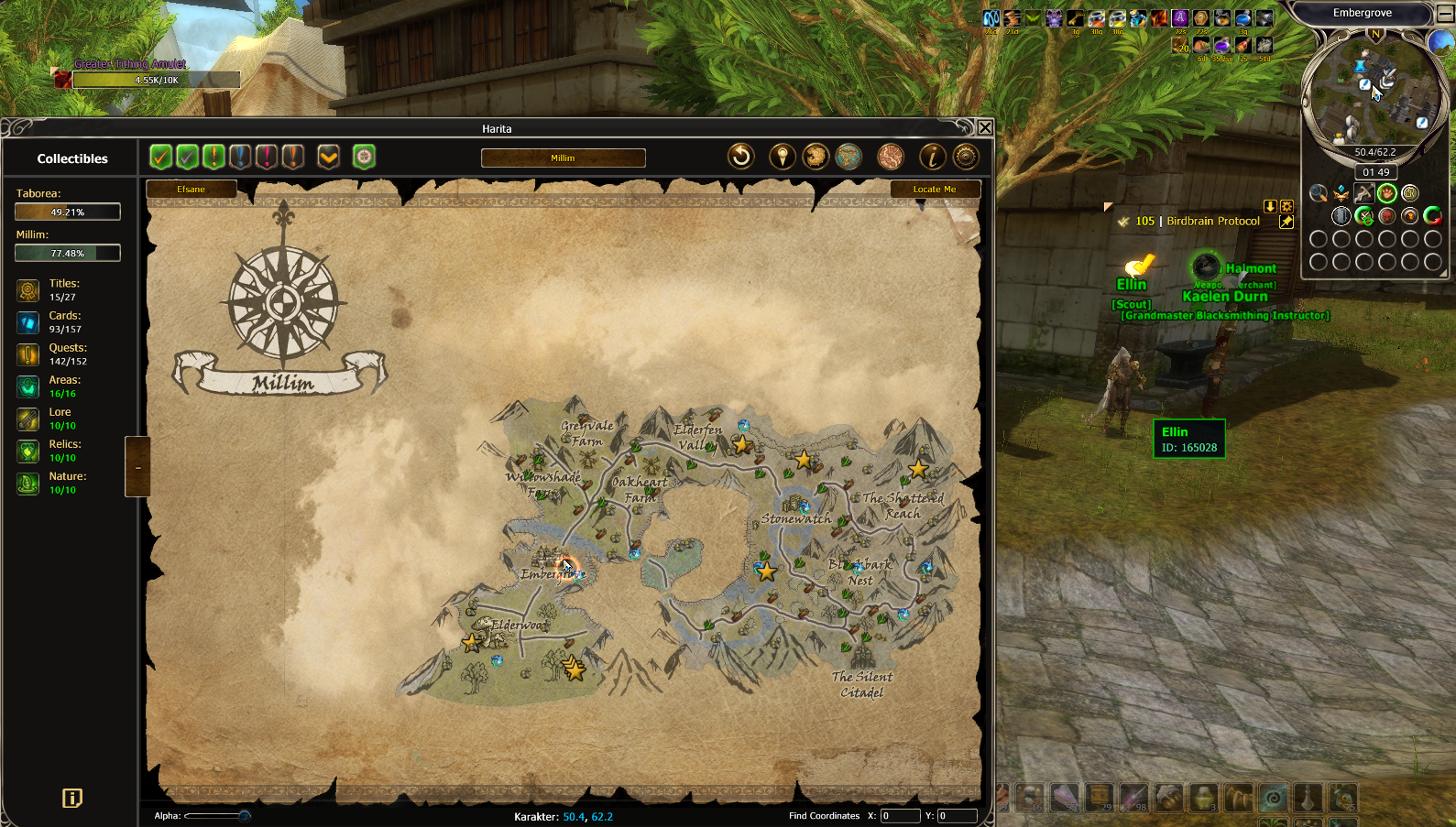This screenshot has width=1456, height=827.
Task: Click the X coordinate input field
Action: tap(899, 815)
